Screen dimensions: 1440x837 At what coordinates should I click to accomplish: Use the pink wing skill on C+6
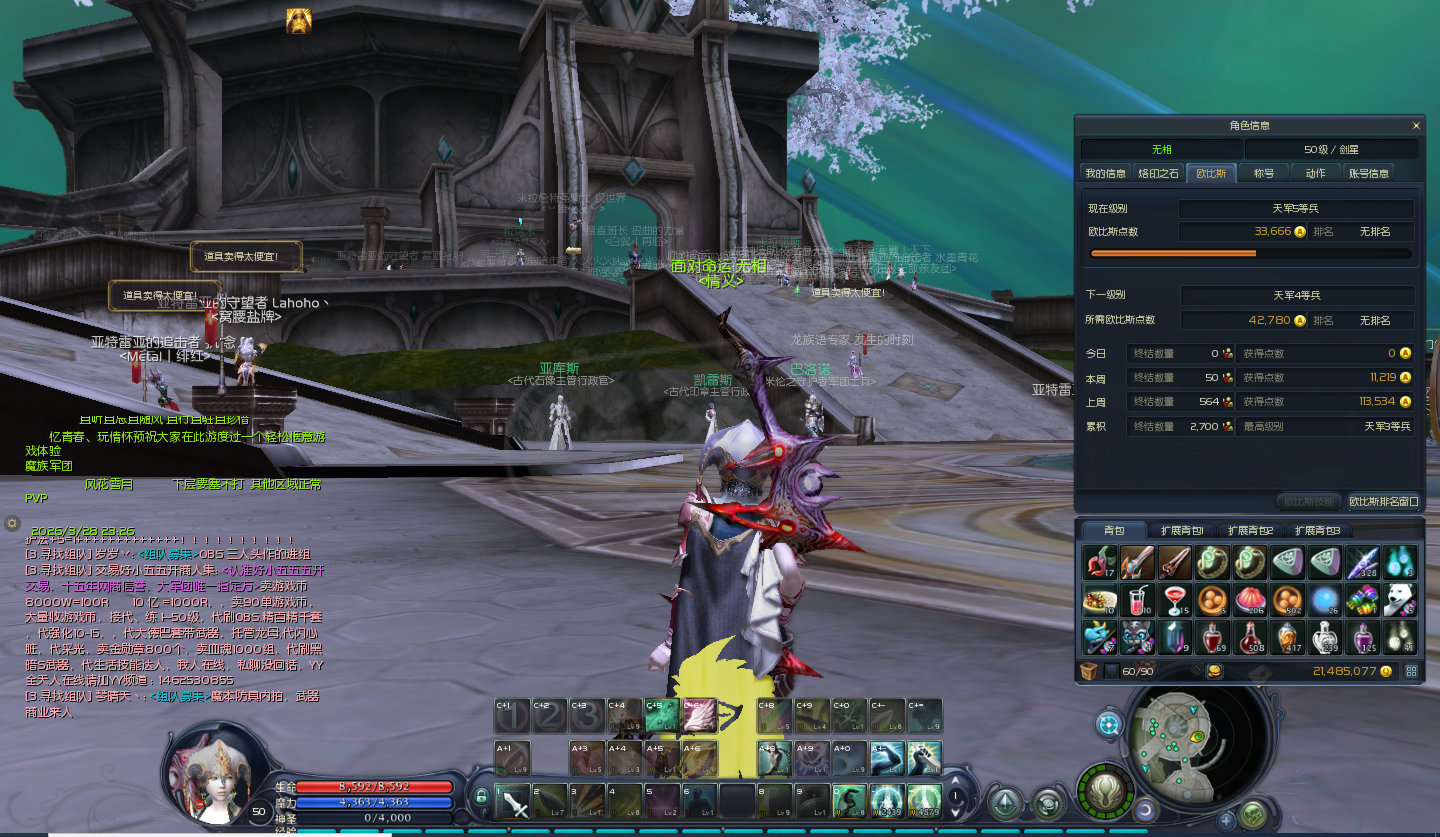(x=699, y=716)
